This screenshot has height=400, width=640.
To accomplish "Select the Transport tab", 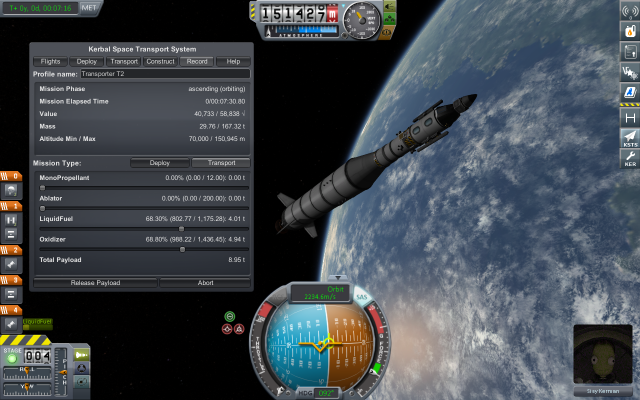I will (x=124, y=61).
